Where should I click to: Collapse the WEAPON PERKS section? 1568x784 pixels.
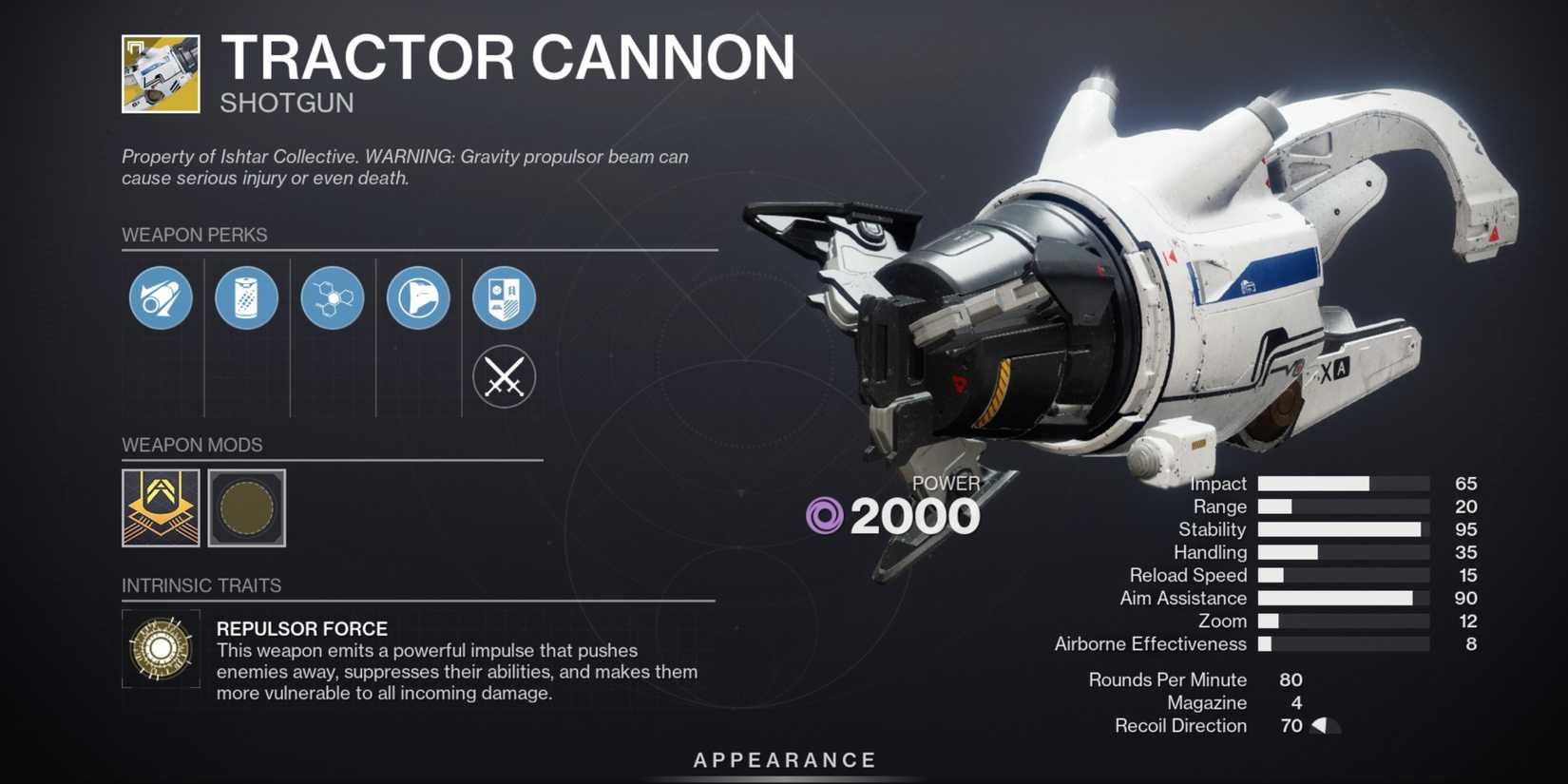pyautogui.click(x=194, y=234)
